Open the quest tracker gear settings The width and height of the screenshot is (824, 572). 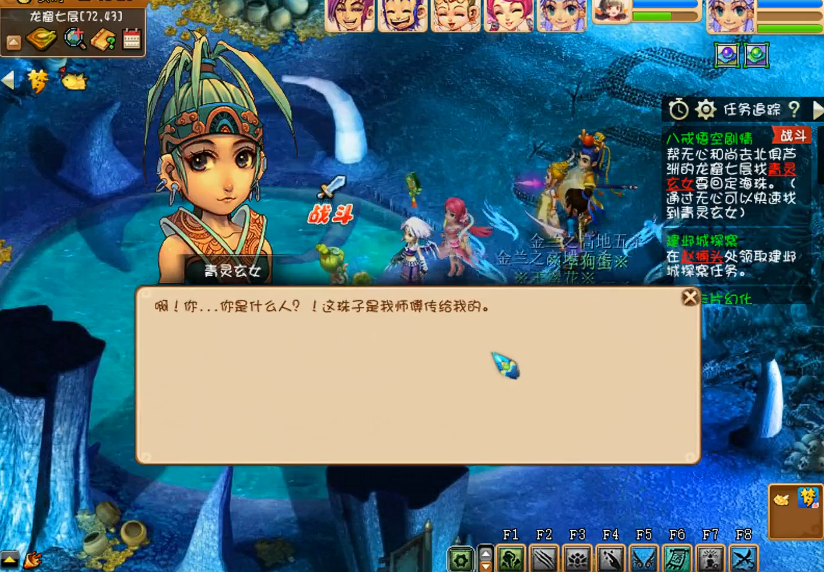point(706,109)
